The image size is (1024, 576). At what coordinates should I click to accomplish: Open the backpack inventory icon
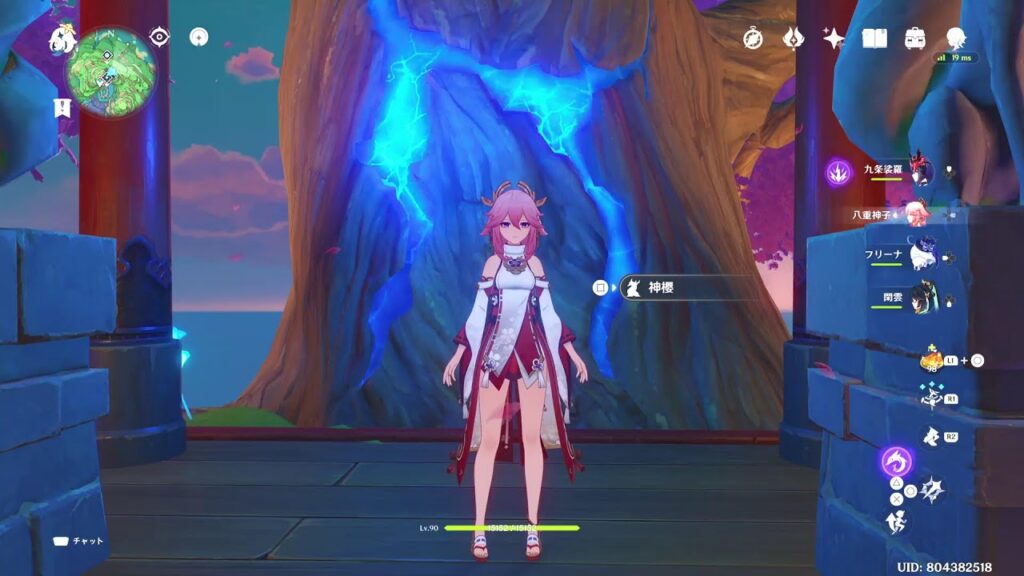click(914, 38)
